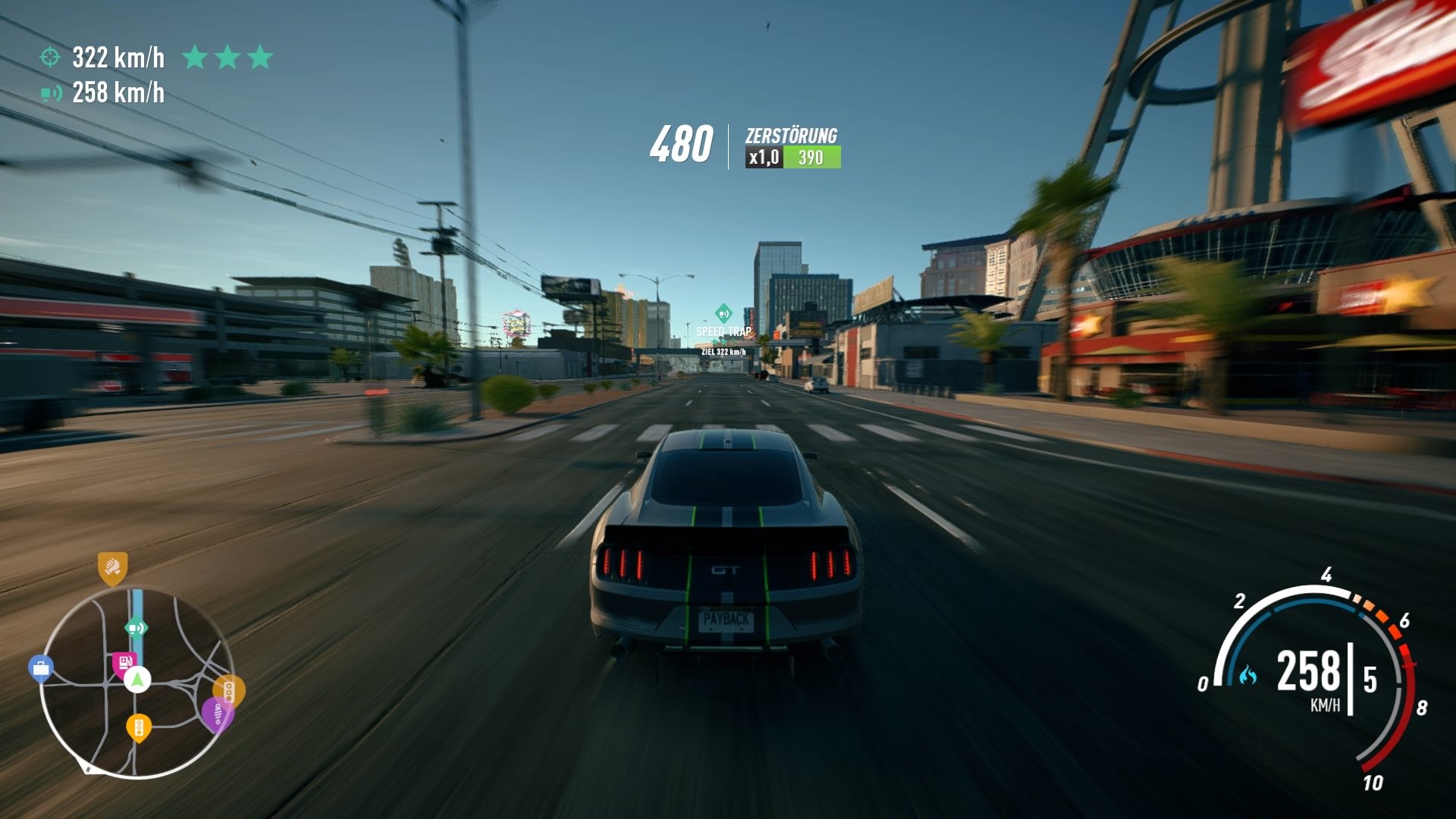Expand the Speed-Trap checkpoint banner in the distance
The width and height of the screenshot is (1456, 819).
point(723,331)
